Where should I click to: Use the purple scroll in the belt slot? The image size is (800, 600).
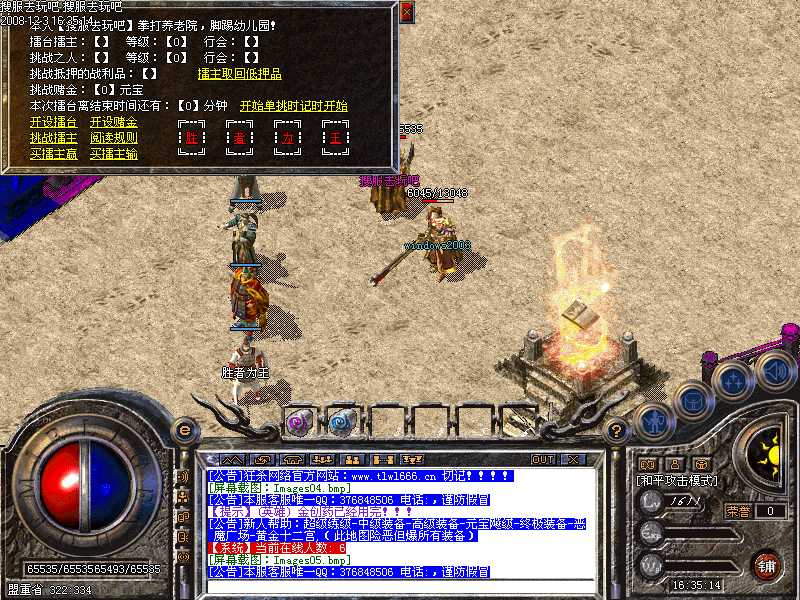click(299, 420)
